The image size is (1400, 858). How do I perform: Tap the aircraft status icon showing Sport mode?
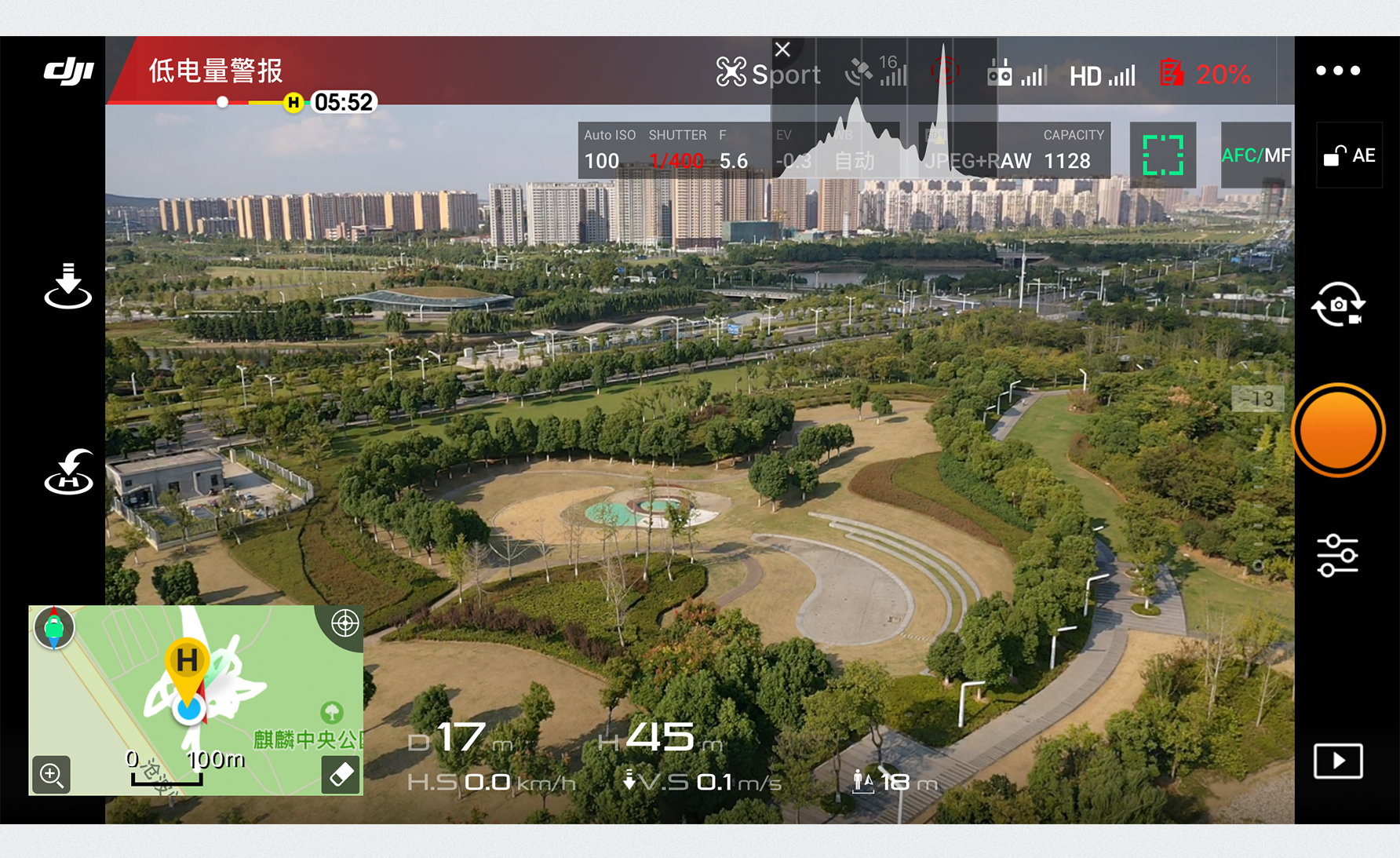coord(765,73)
